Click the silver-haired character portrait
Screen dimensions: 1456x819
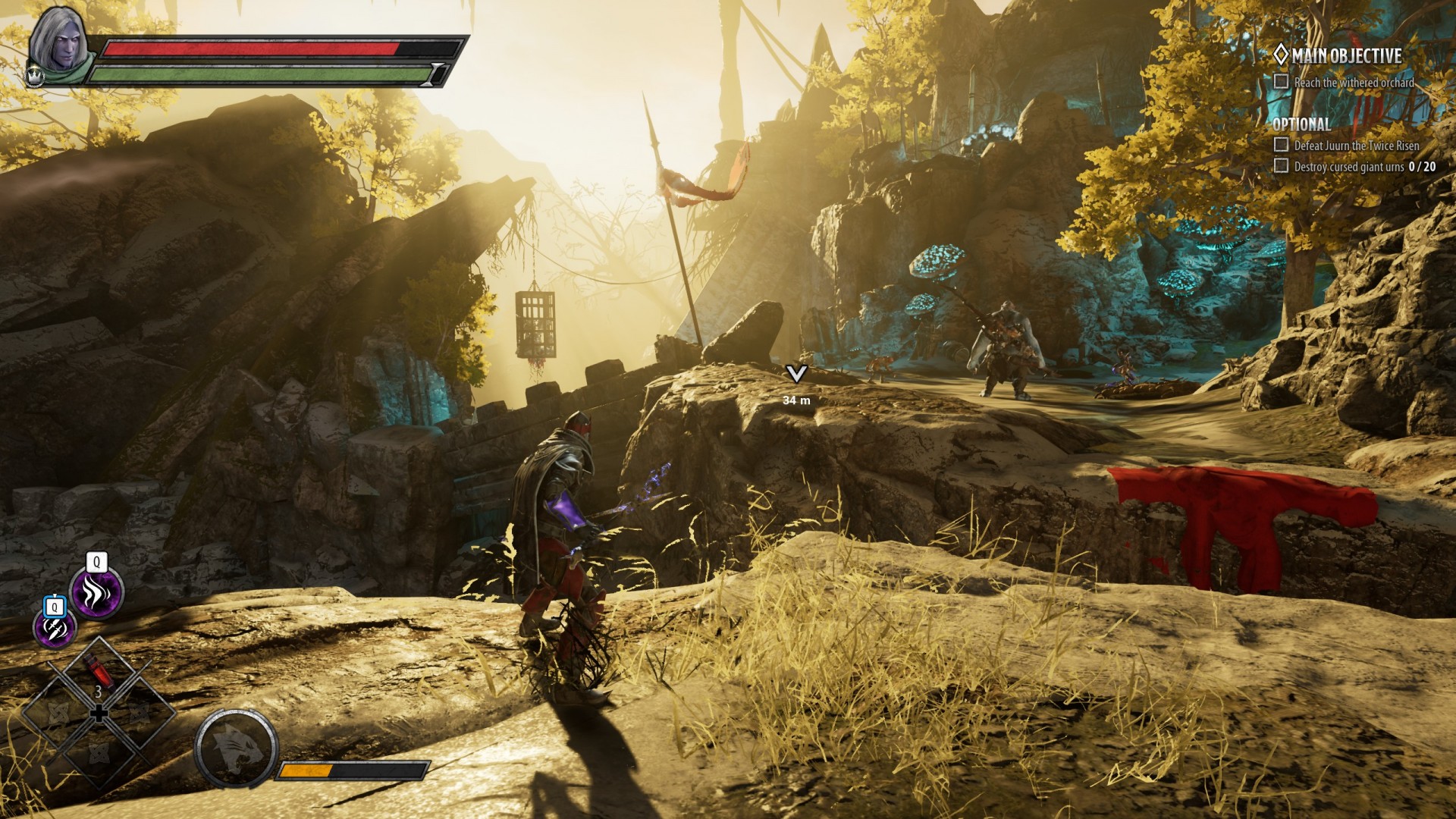point(62,45)
